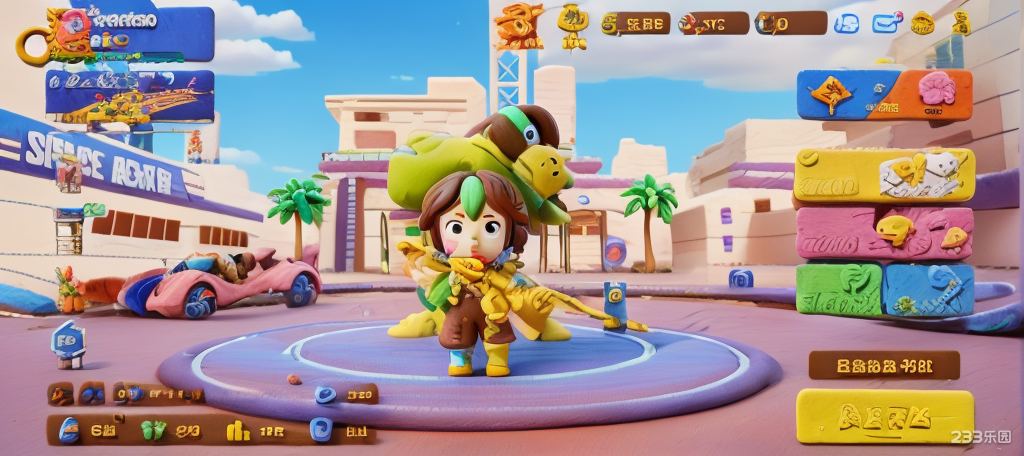The height and width of the screenshot is (456, 1024).
Task: Select the orange half with the pink flower
Action: 933,94
